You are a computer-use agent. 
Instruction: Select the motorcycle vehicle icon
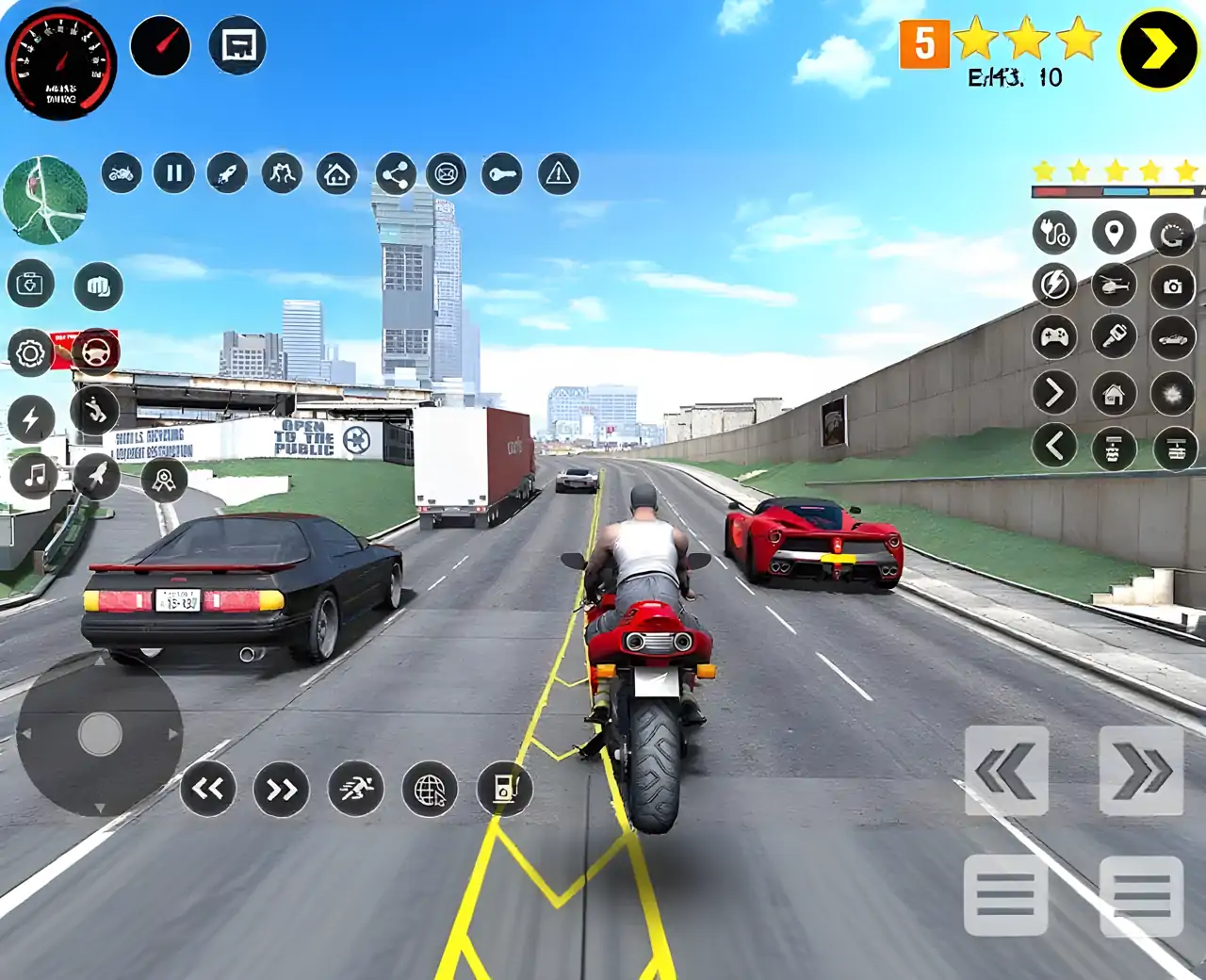coord(122,173)
